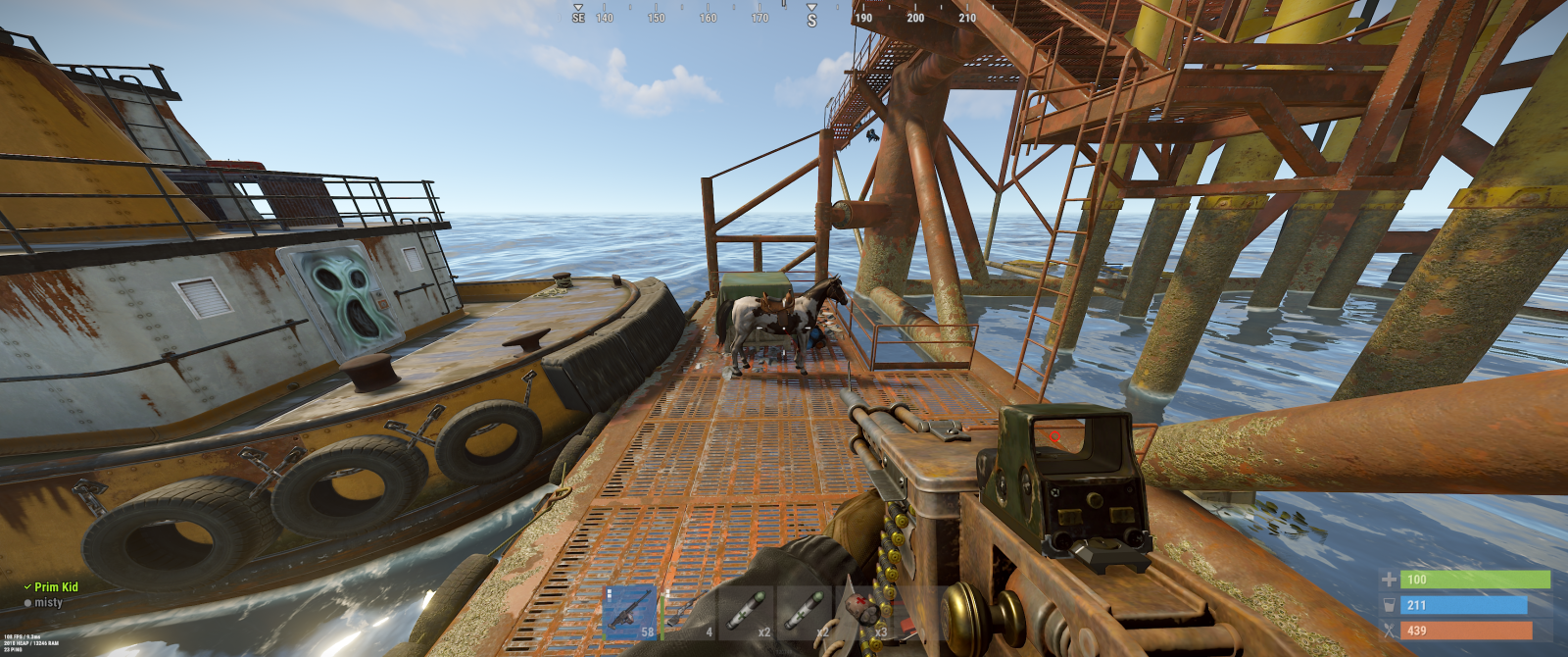Select the M249 machine gun hotbar slot
The width and height of the screenshot is (1568, 657).
point(629,612)
